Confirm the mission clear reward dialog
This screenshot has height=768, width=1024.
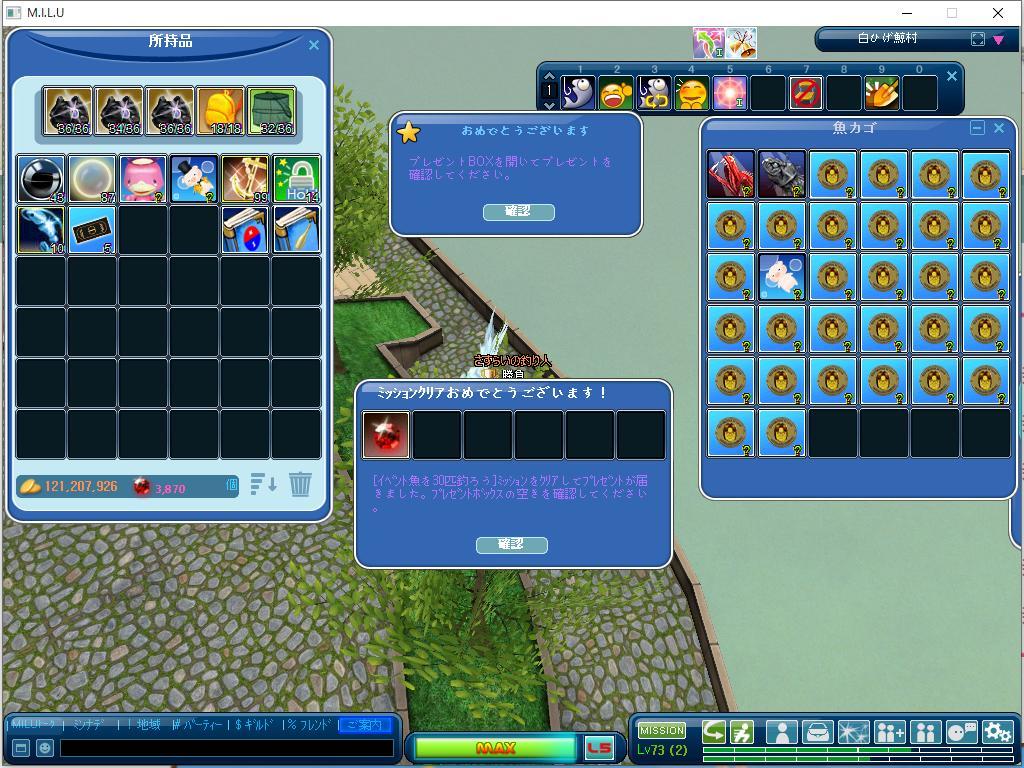pos(511,544)
